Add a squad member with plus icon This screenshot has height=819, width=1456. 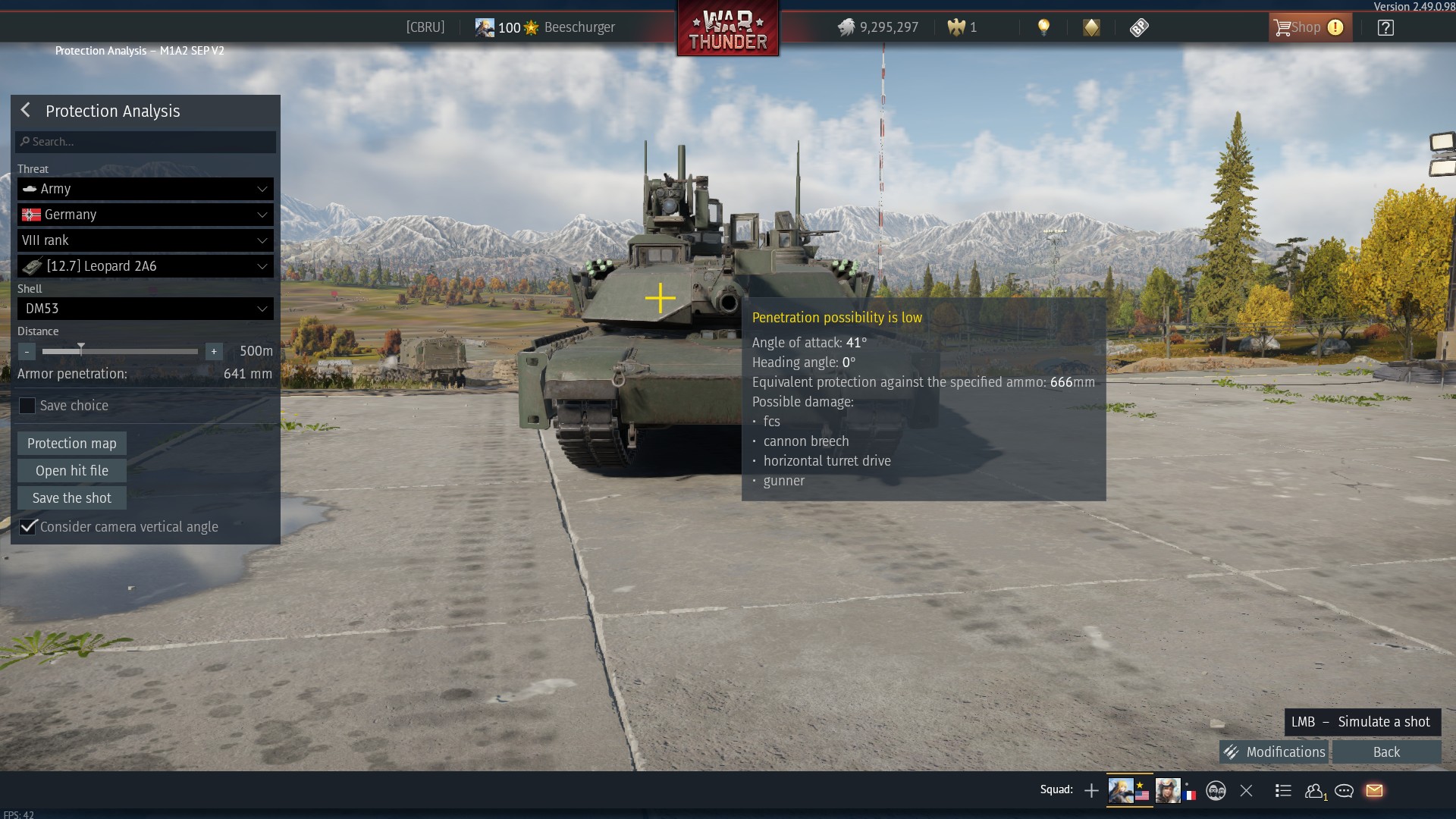tap(1091, 791)
